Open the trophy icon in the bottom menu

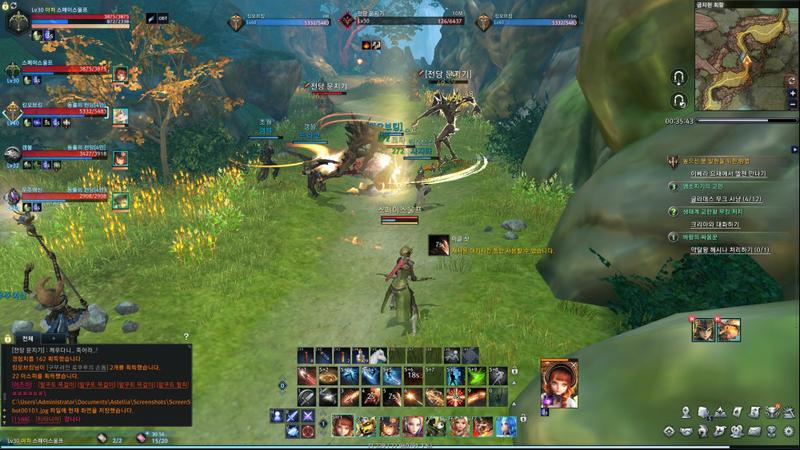773,412
